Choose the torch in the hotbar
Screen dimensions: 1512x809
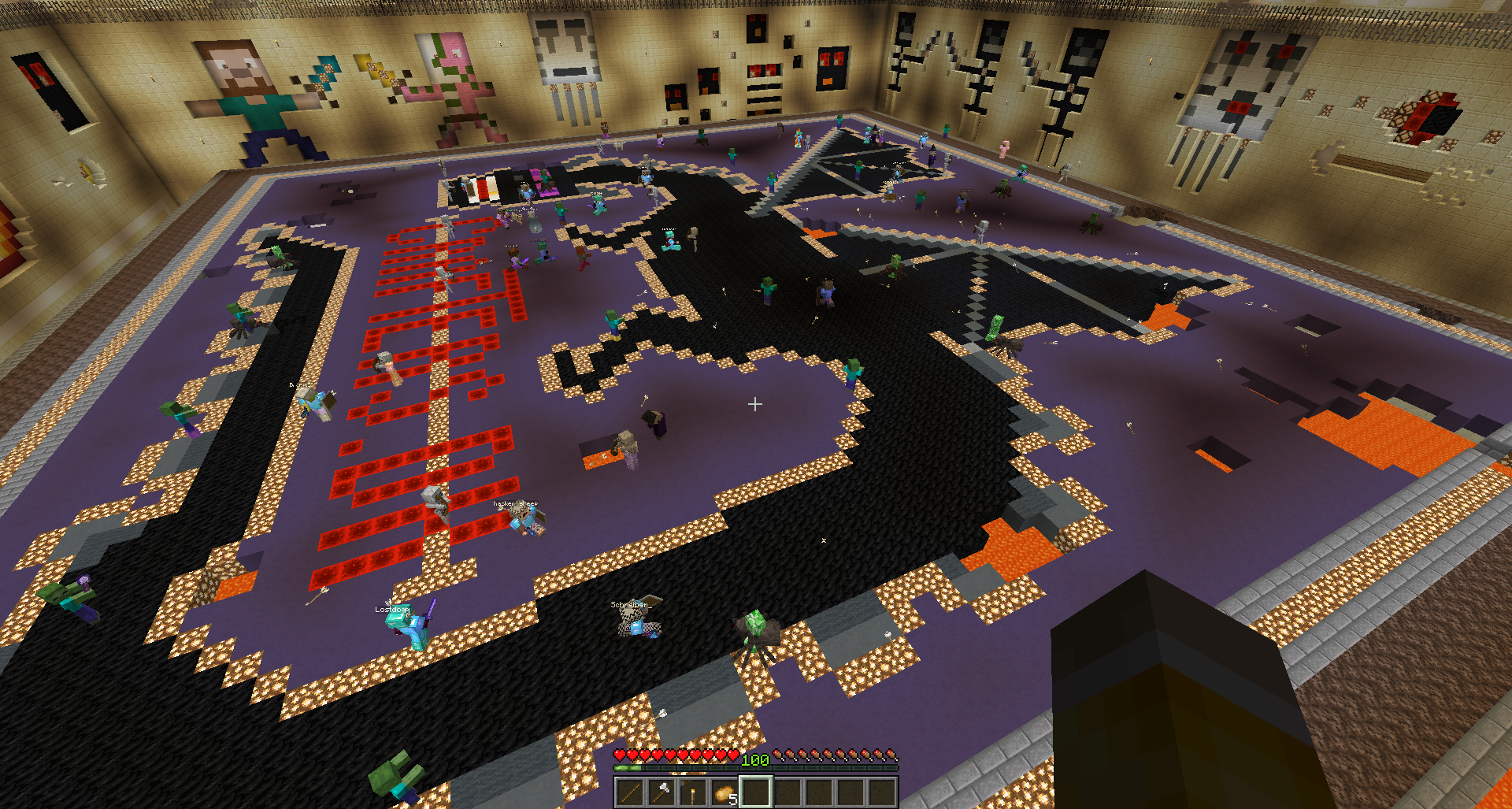click(x=693, y=792)
